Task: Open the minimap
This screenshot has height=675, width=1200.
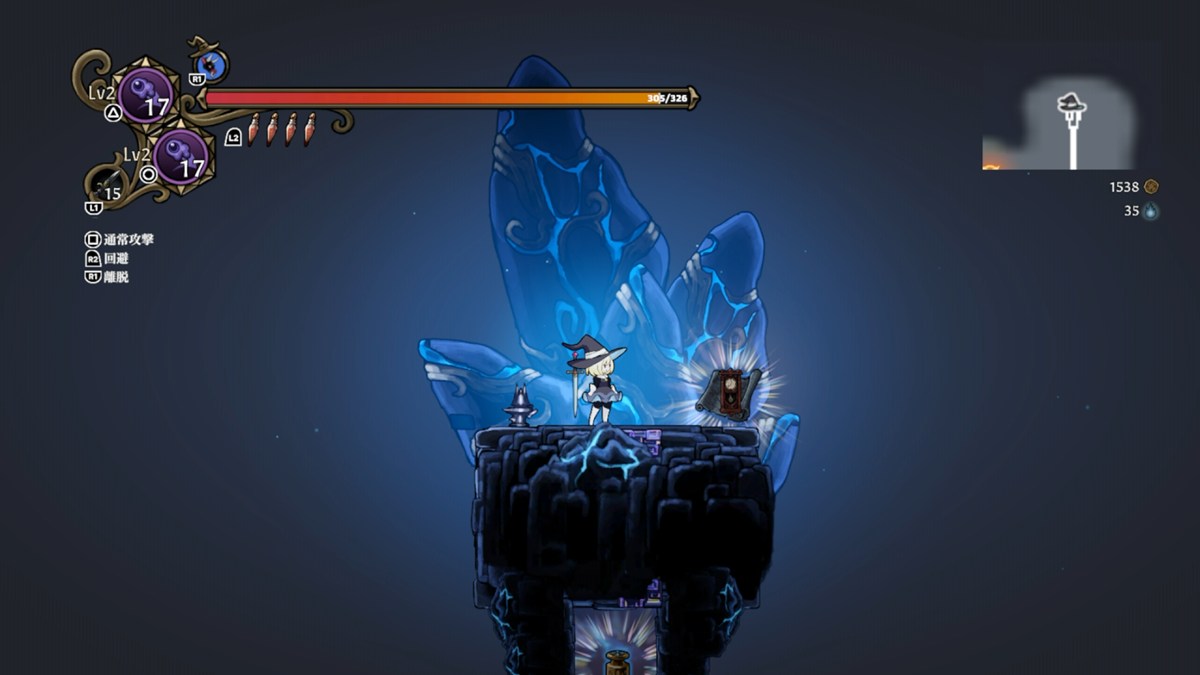Action: pyautogui.click(x=1059, y=125)
